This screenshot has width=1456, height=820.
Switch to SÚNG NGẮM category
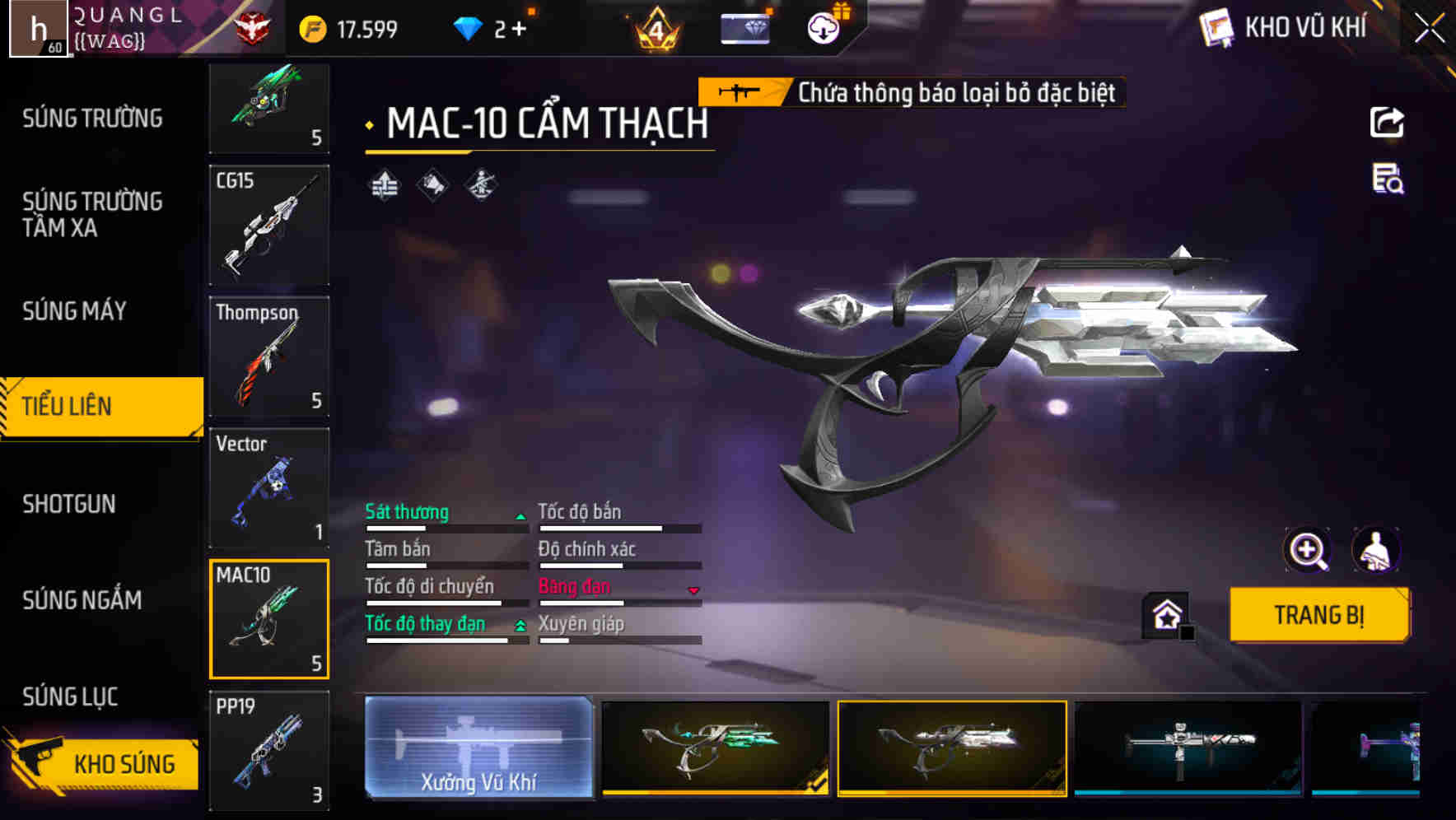[82, 600]
